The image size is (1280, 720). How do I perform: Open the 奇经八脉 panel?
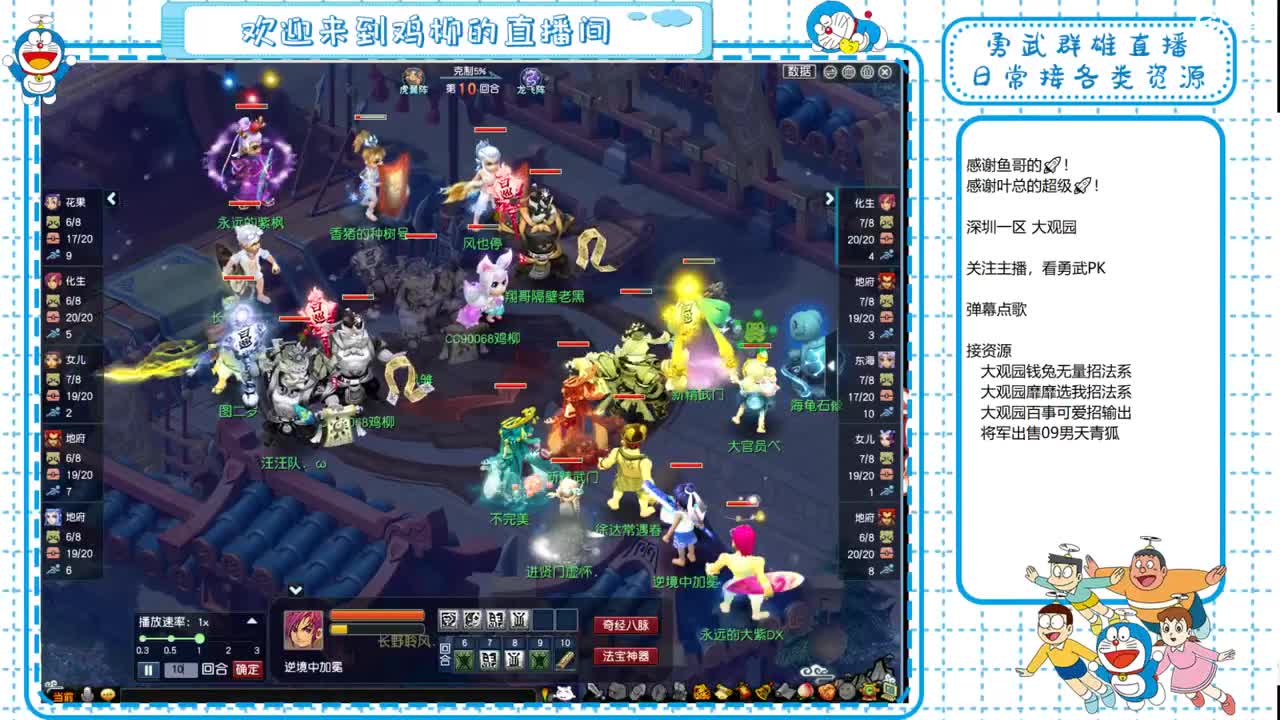click(x=624, y=627)
